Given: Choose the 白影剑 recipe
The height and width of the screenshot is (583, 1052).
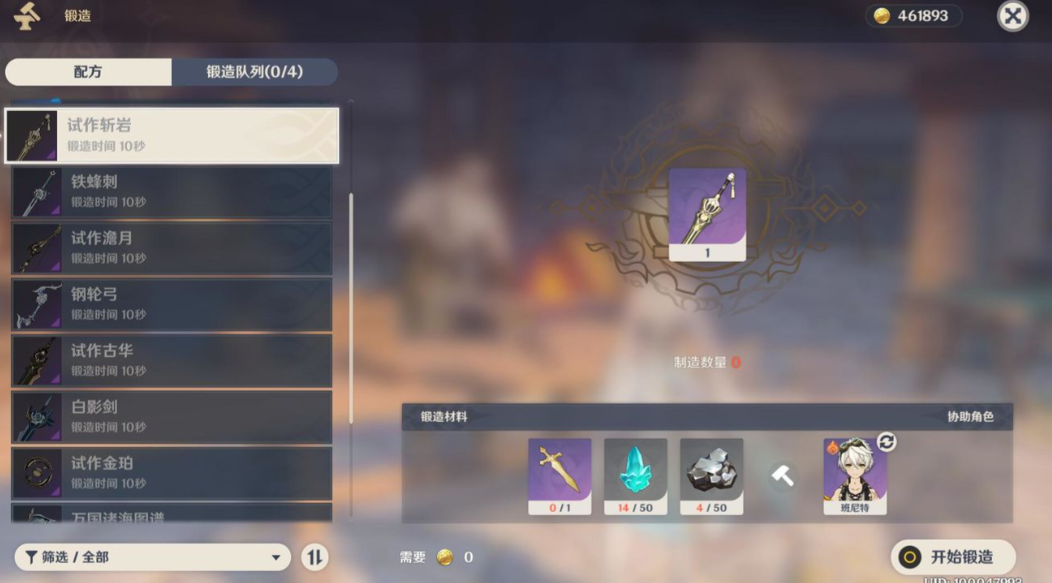Looking at the screenshot, I should (172, 416).
